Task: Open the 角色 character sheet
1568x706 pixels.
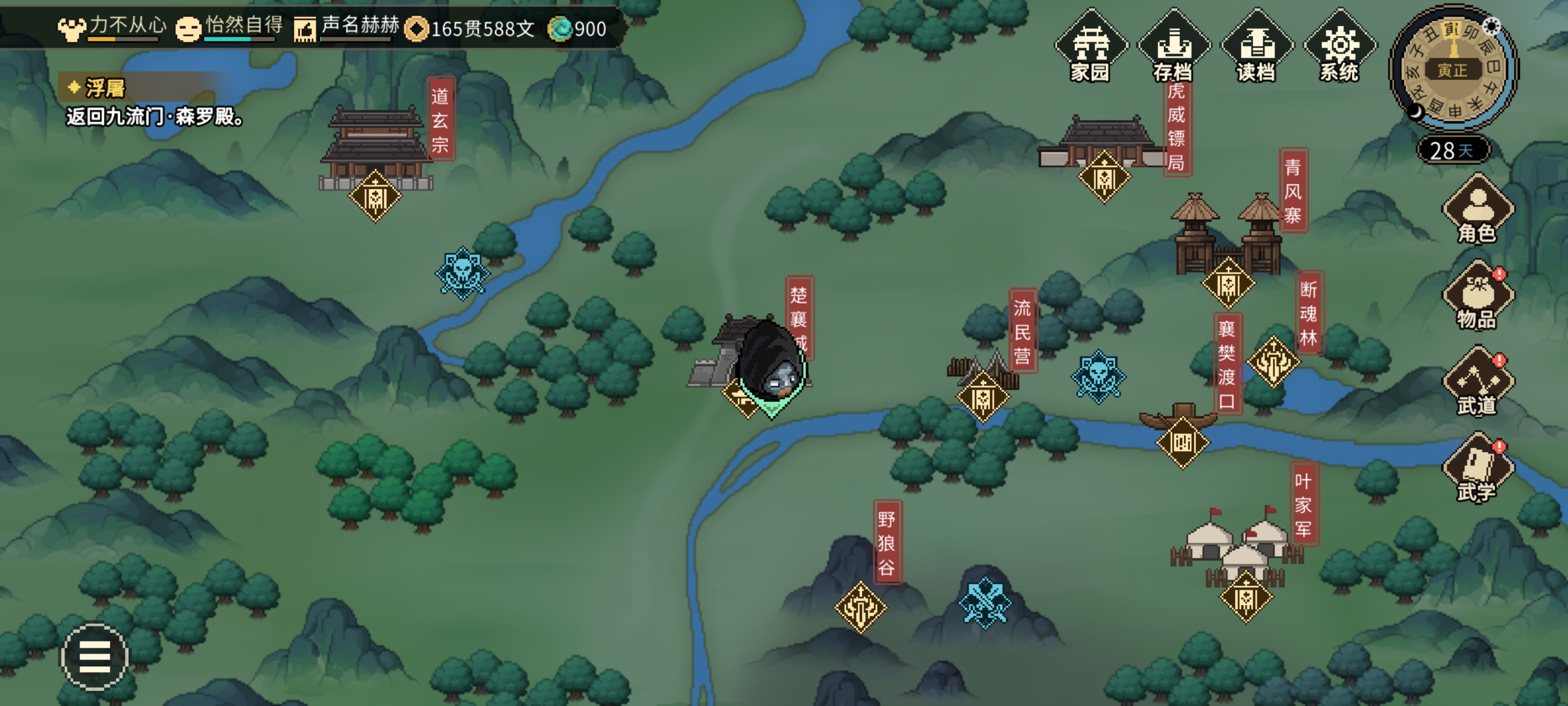Action: click(1477, 210)
